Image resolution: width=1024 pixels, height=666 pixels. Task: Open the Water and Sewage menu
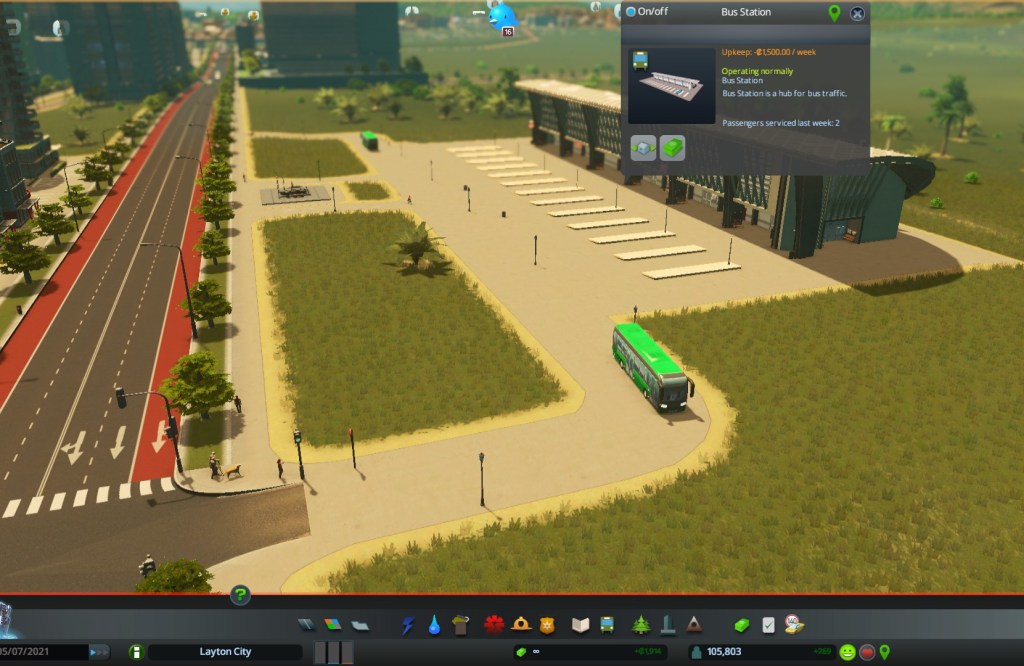(x=434, y=625)
